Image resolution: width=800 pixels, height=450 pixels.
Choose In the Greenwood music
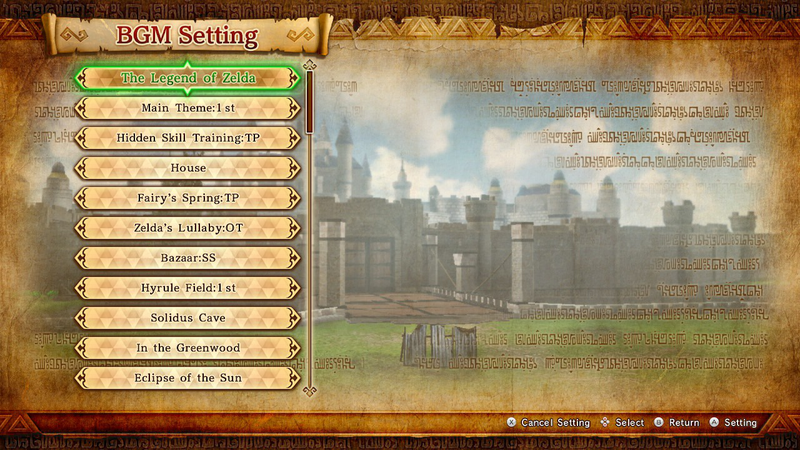(x=188, y=348)
